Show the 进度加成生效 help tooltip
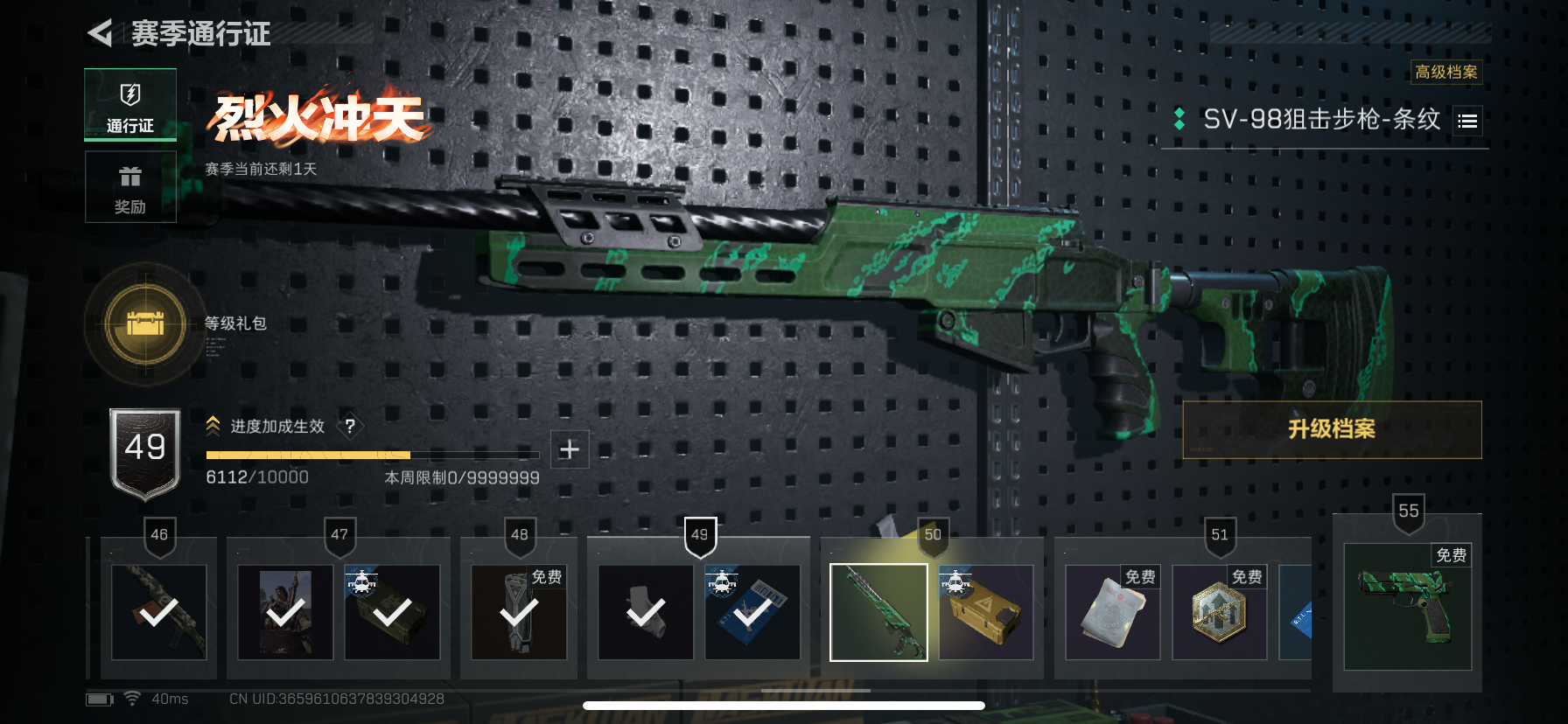 click(350, 426)
